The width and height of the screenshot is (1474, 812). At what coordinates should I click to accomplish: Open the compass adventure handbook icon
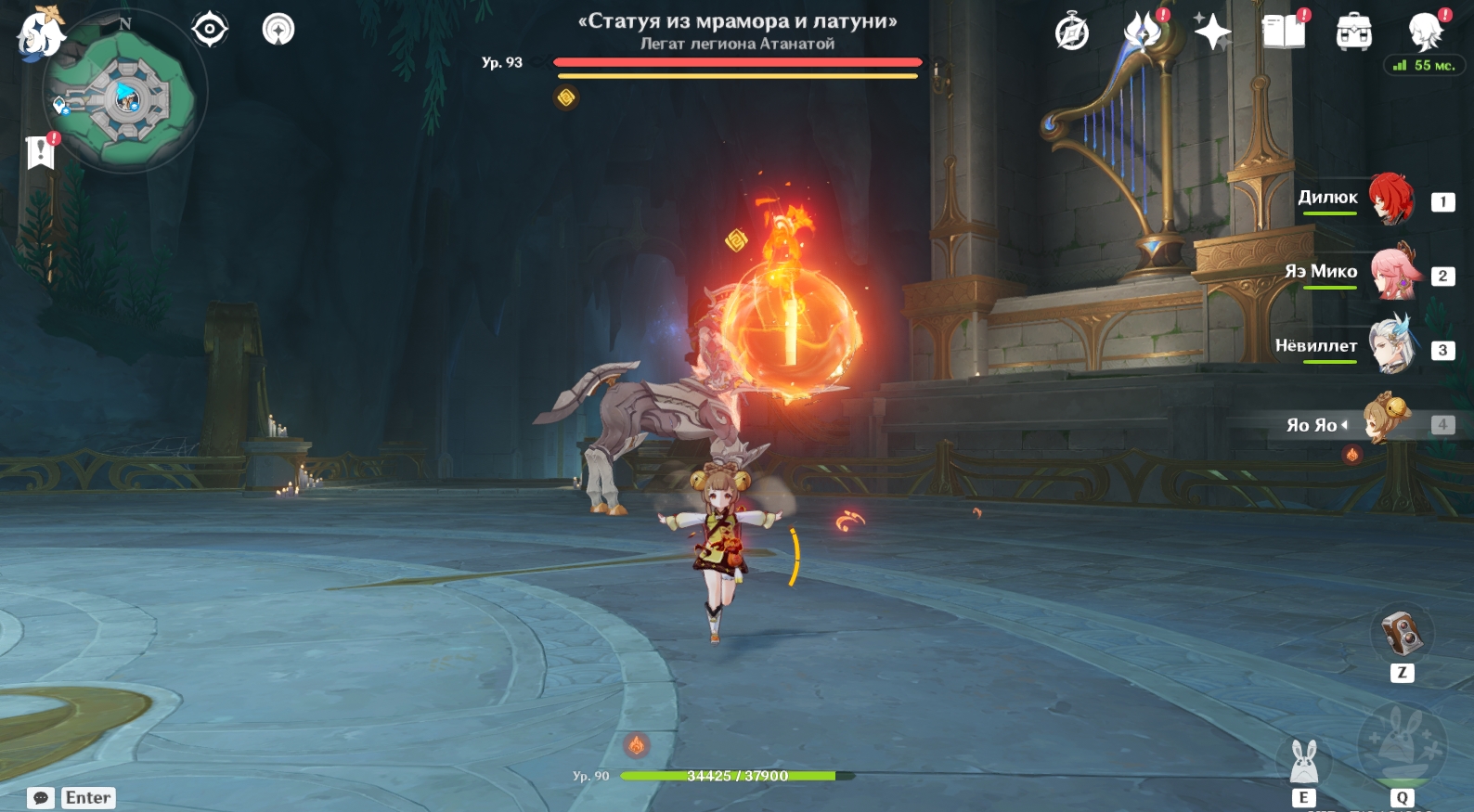pyautogui.click(x=1072, y=32)
